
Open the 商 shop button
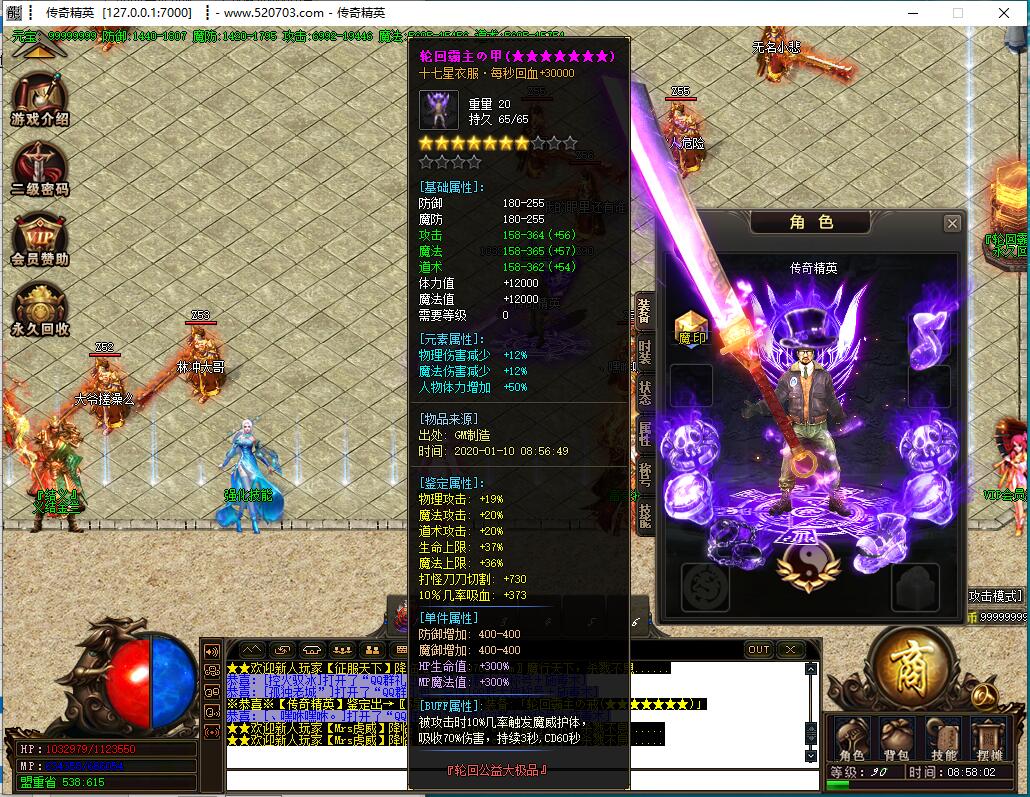coord(910,668)
